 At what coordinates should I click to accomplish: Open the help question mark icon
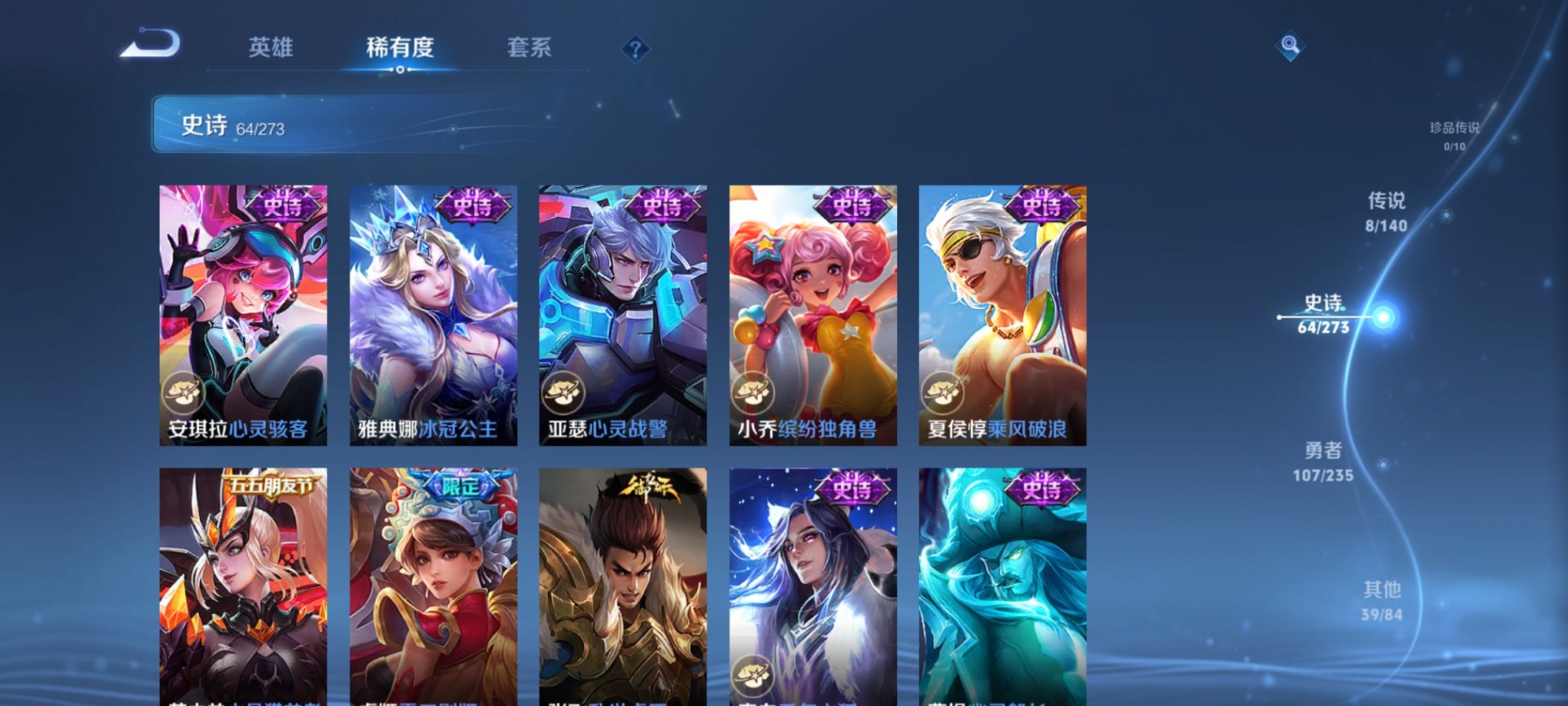pyautogui.click(x=634, y=50)
